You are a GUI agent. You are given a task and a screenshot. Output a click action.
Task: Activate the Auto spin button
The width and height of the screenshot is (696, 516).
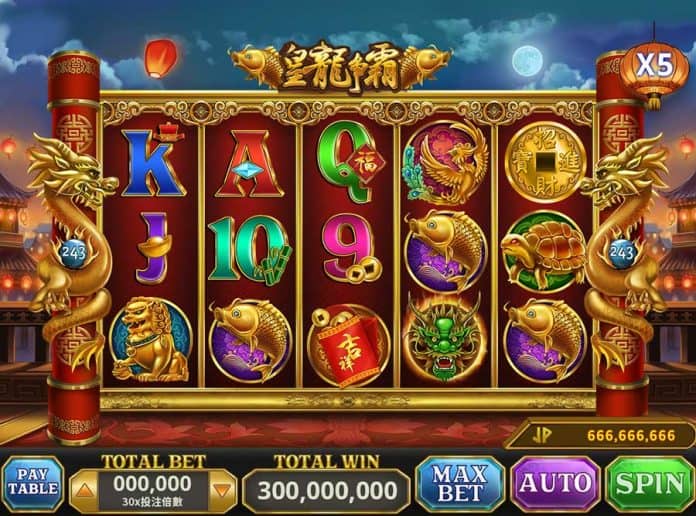(x=555, y=486)
